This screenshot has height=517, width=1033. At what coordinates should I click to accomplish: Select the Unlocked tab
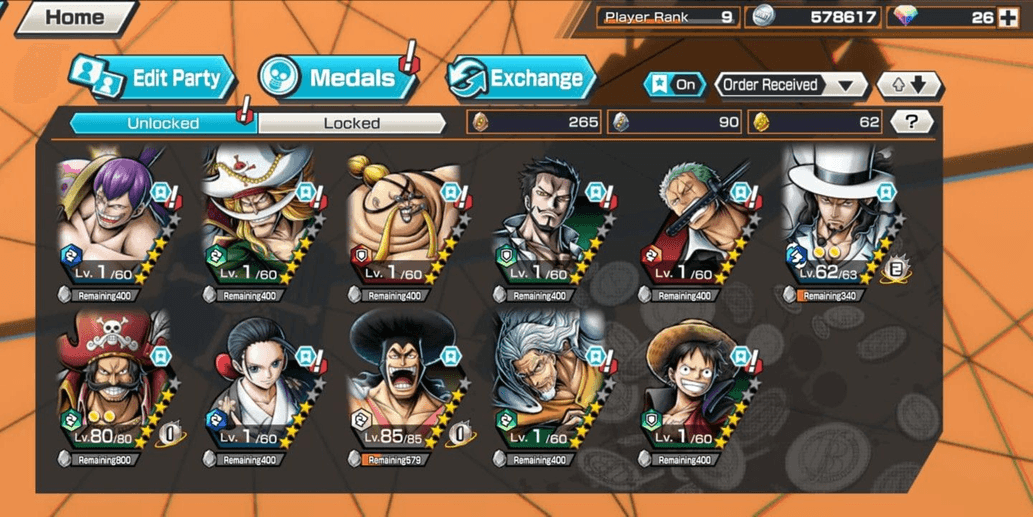click(x=162, y=123)
